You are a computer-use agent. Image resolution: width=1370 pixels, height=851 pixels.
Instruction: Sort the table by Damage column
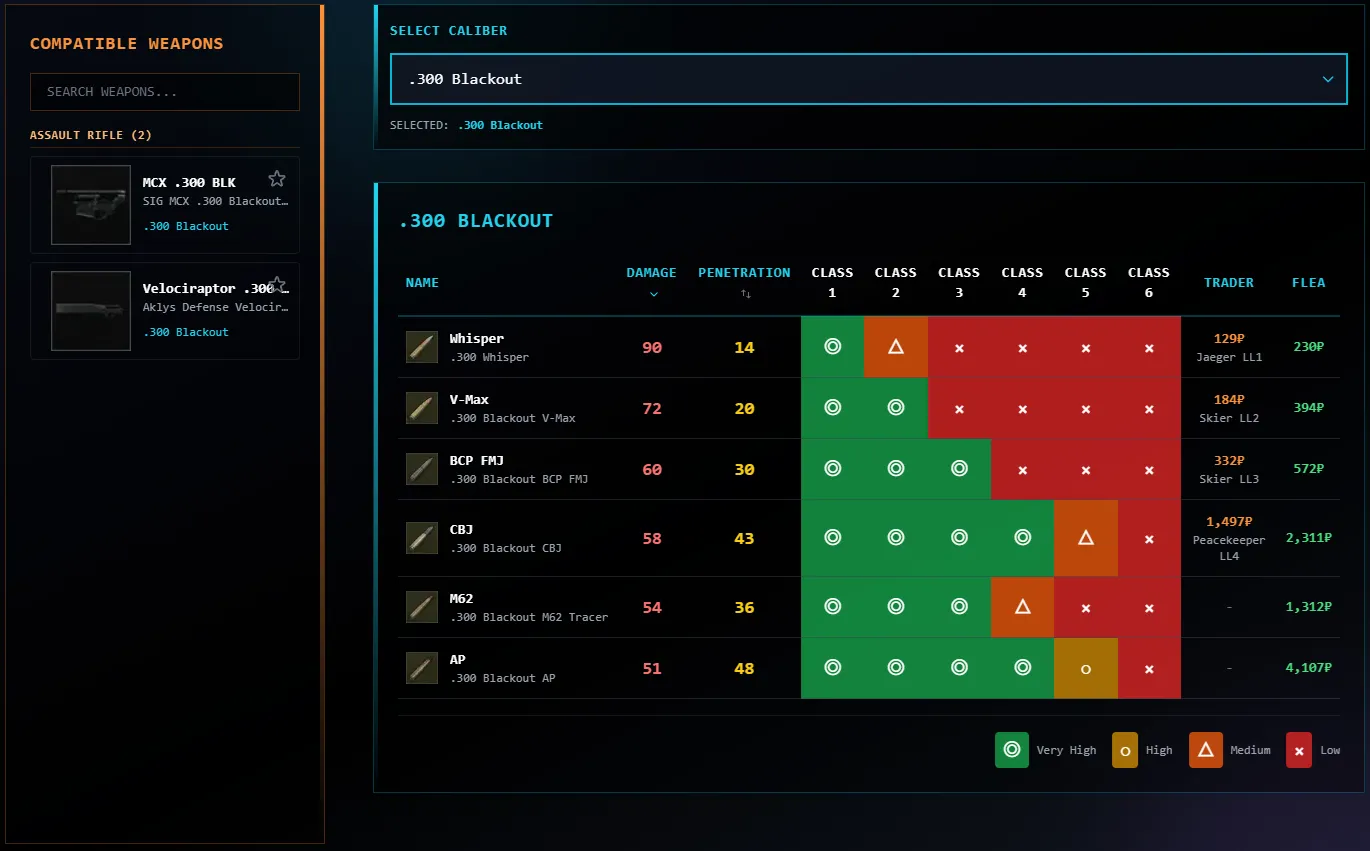651,281
